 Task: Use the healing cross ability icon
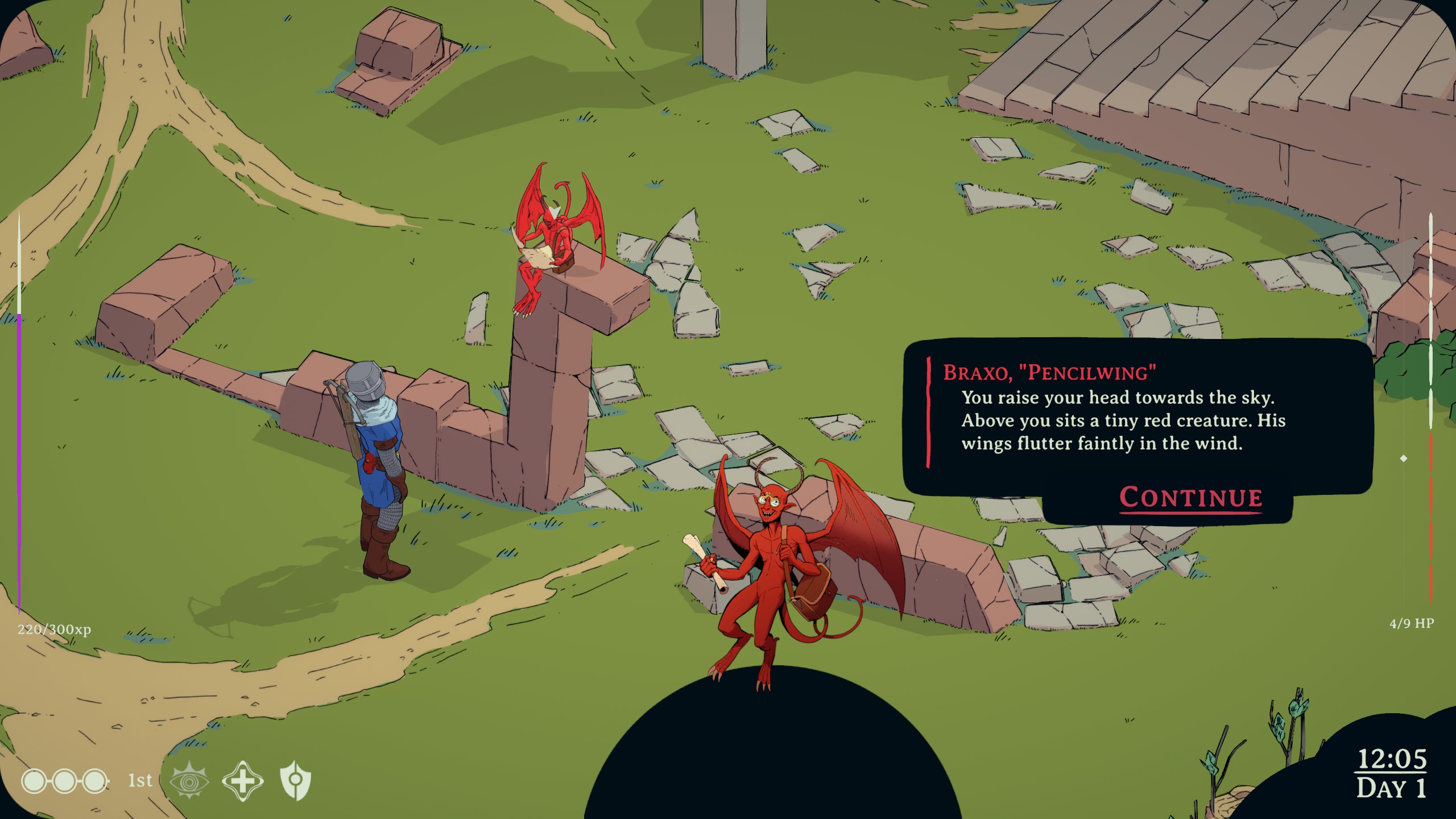pyautogui.click(x=242, y=781)
